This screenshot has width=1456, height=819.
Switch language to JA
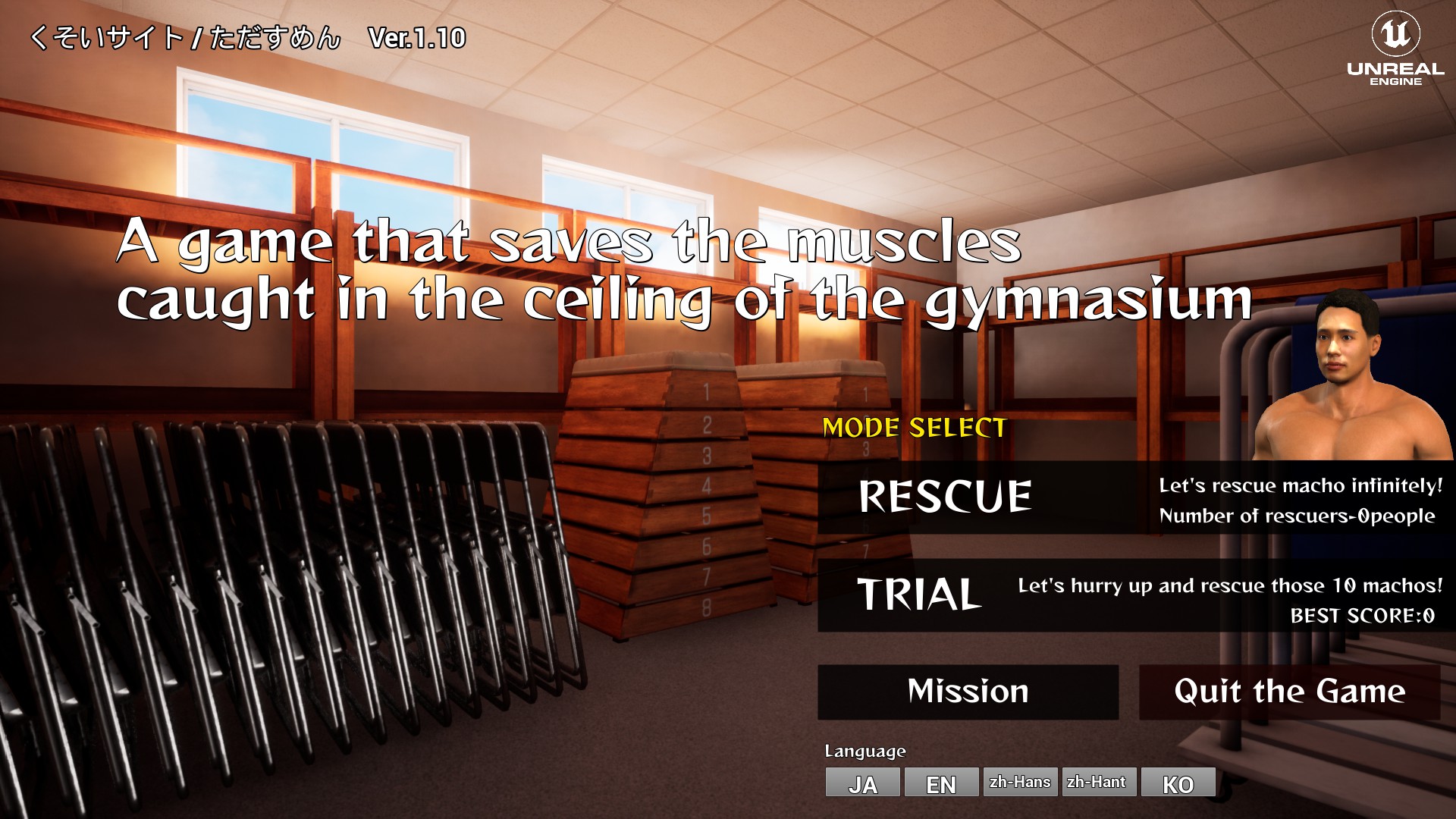862,783
